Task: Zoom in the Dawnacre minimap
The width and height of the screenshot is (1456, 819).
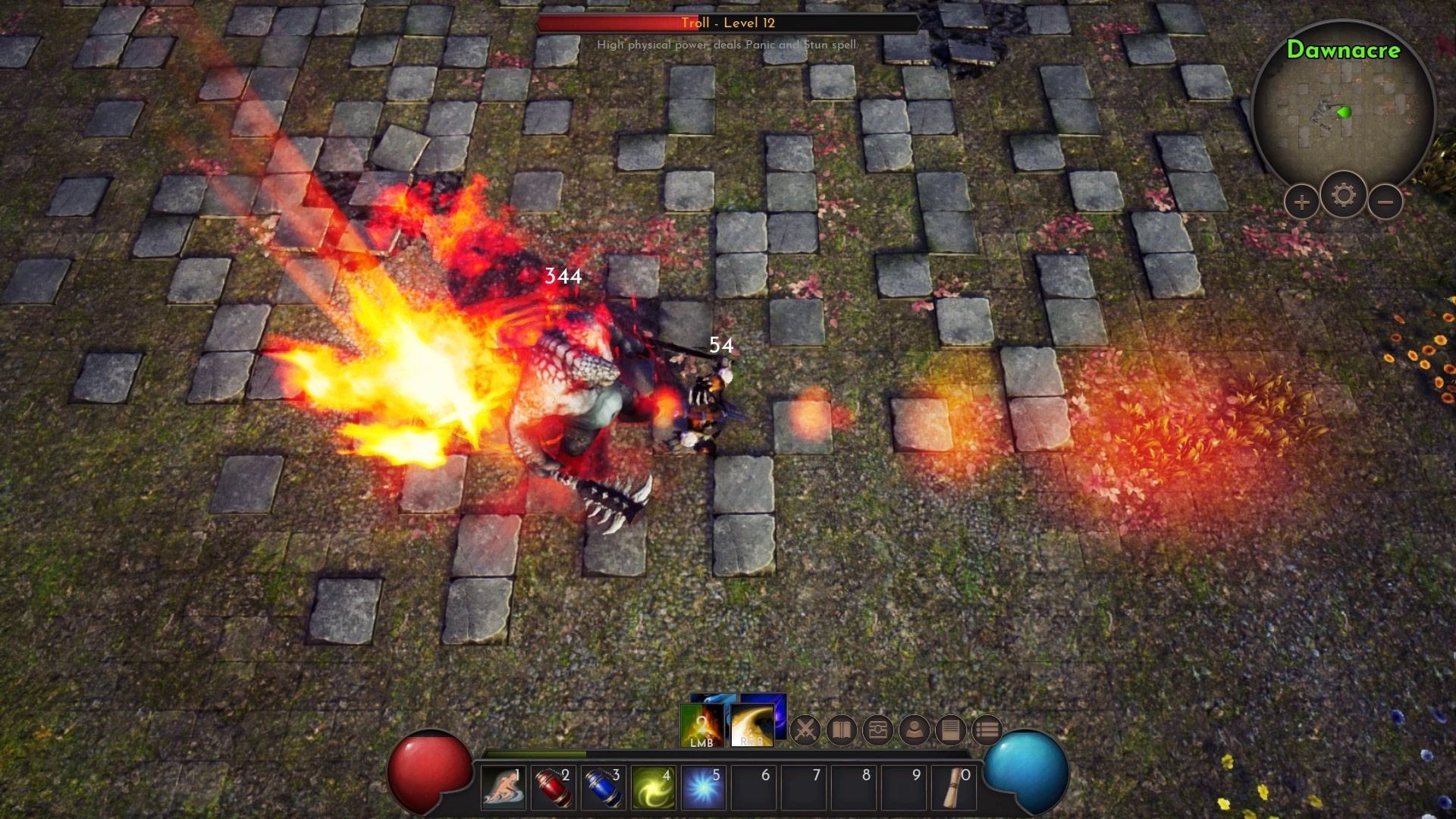Action: point(1301,201)
